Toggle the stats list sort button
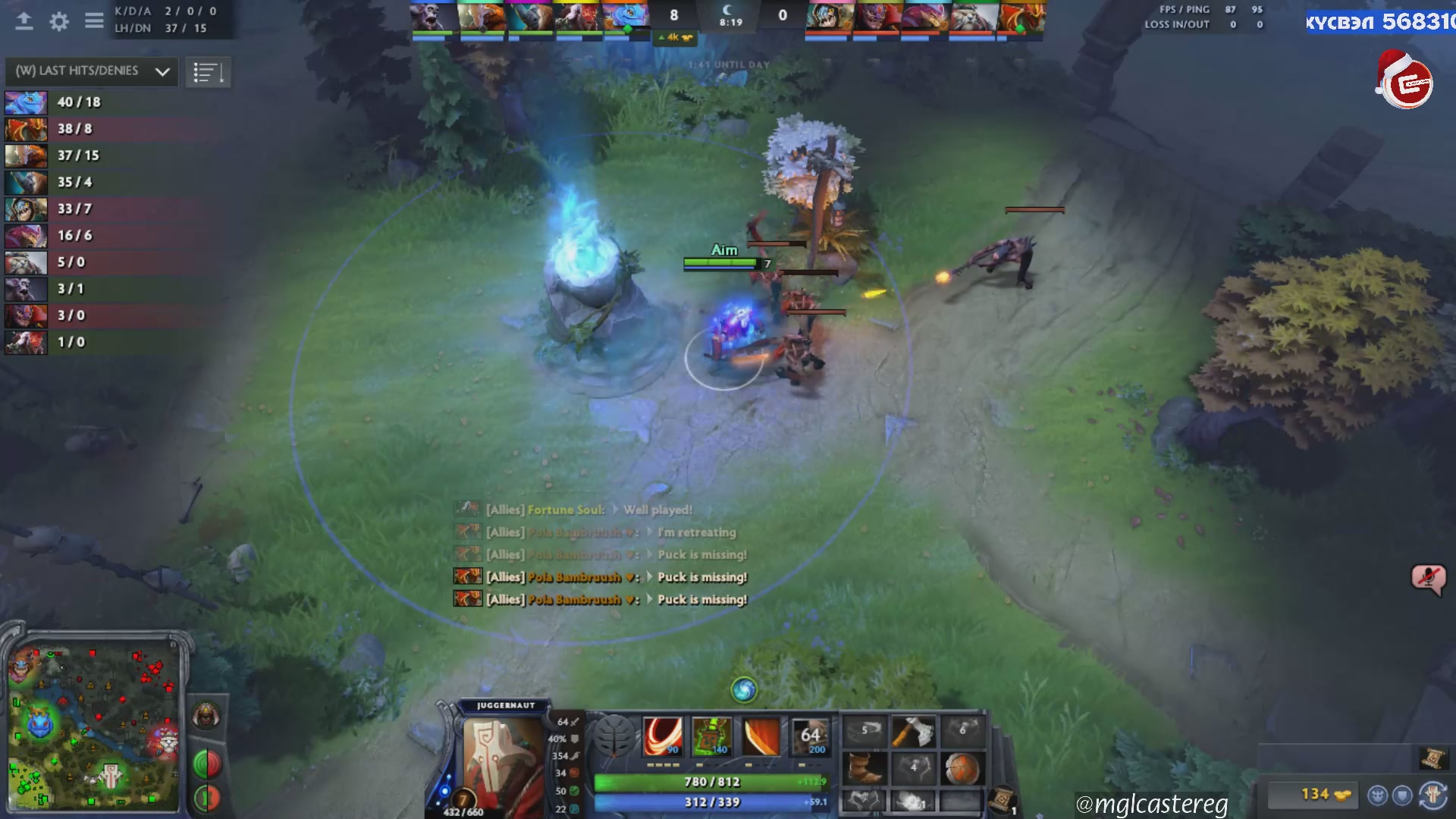 click(208, 73)
